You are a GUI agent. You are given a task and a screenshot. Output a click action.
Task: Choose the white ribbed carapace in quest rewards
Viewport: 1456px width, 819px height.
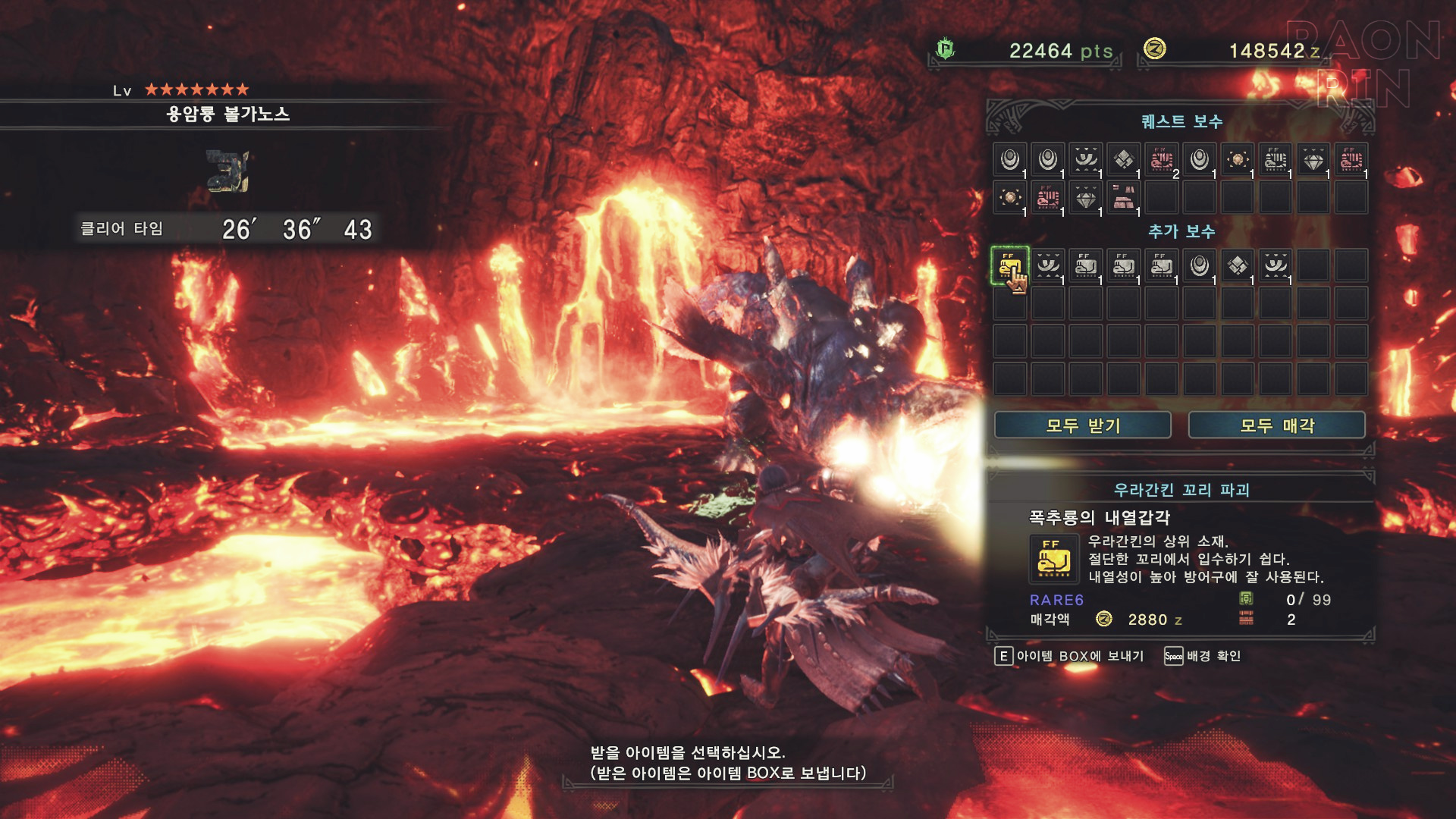pos(1275,160)
